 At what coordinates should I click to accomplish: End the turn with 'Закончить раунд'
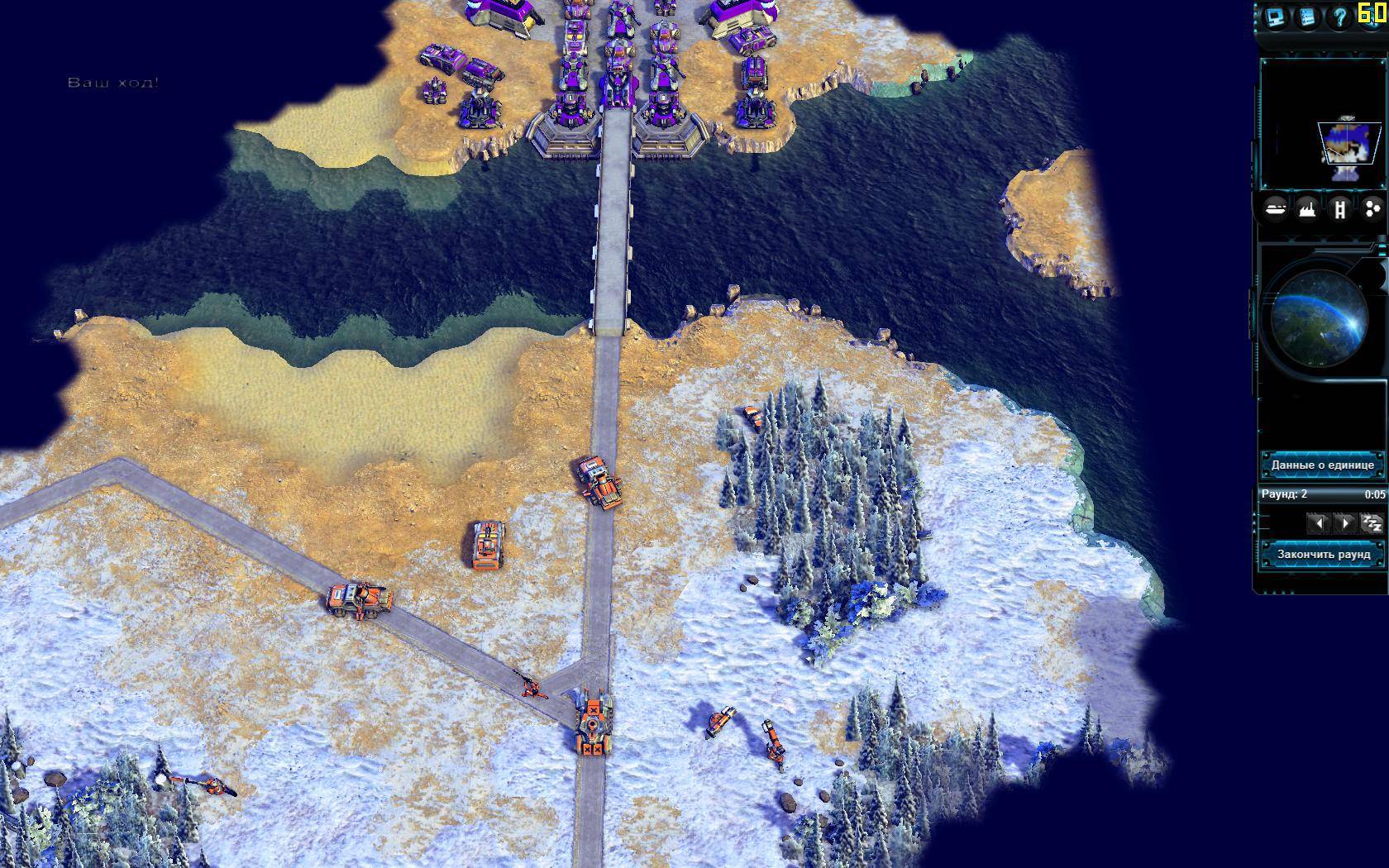tap(1323, 554)
